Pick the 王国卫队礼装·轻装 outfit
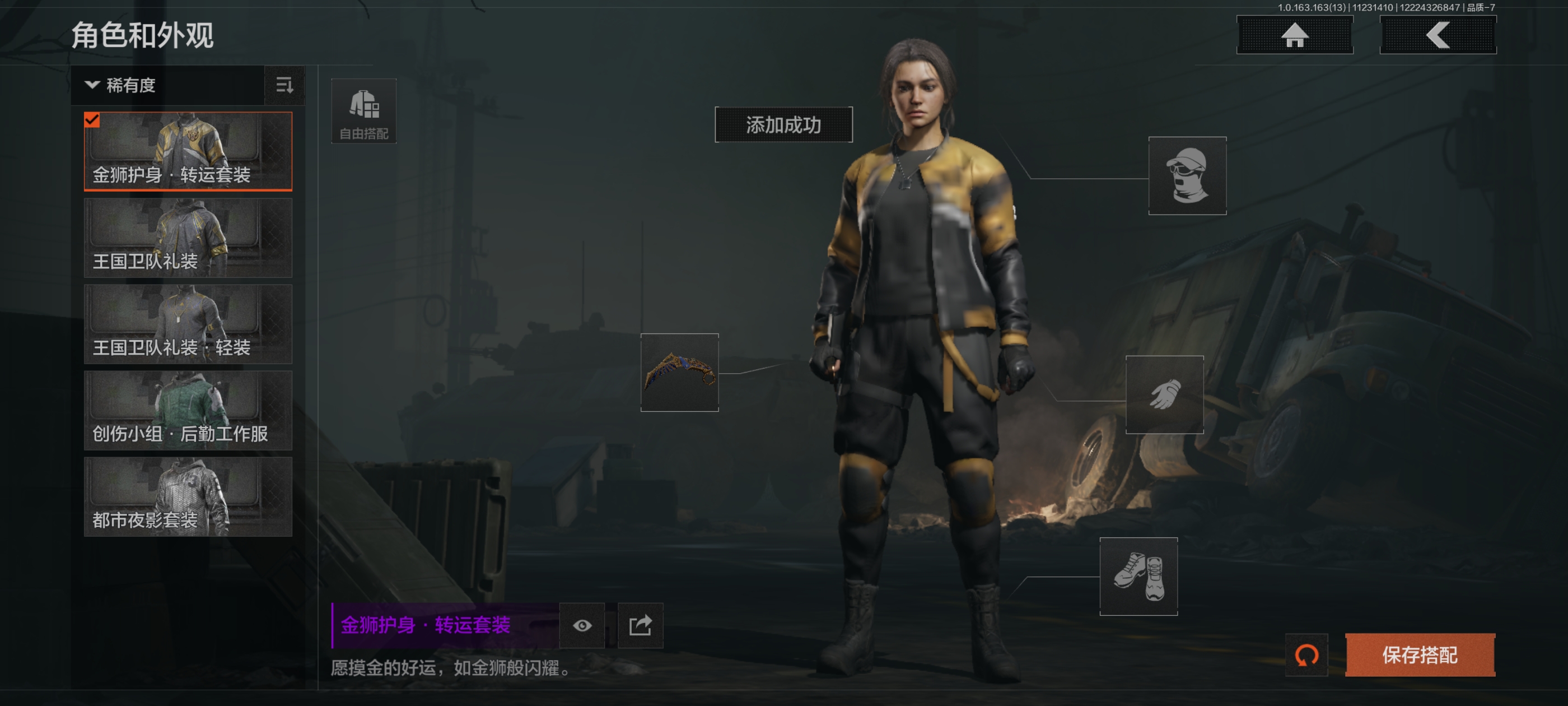The height and width of the screenshot is (706, 1568). [188, 324]
